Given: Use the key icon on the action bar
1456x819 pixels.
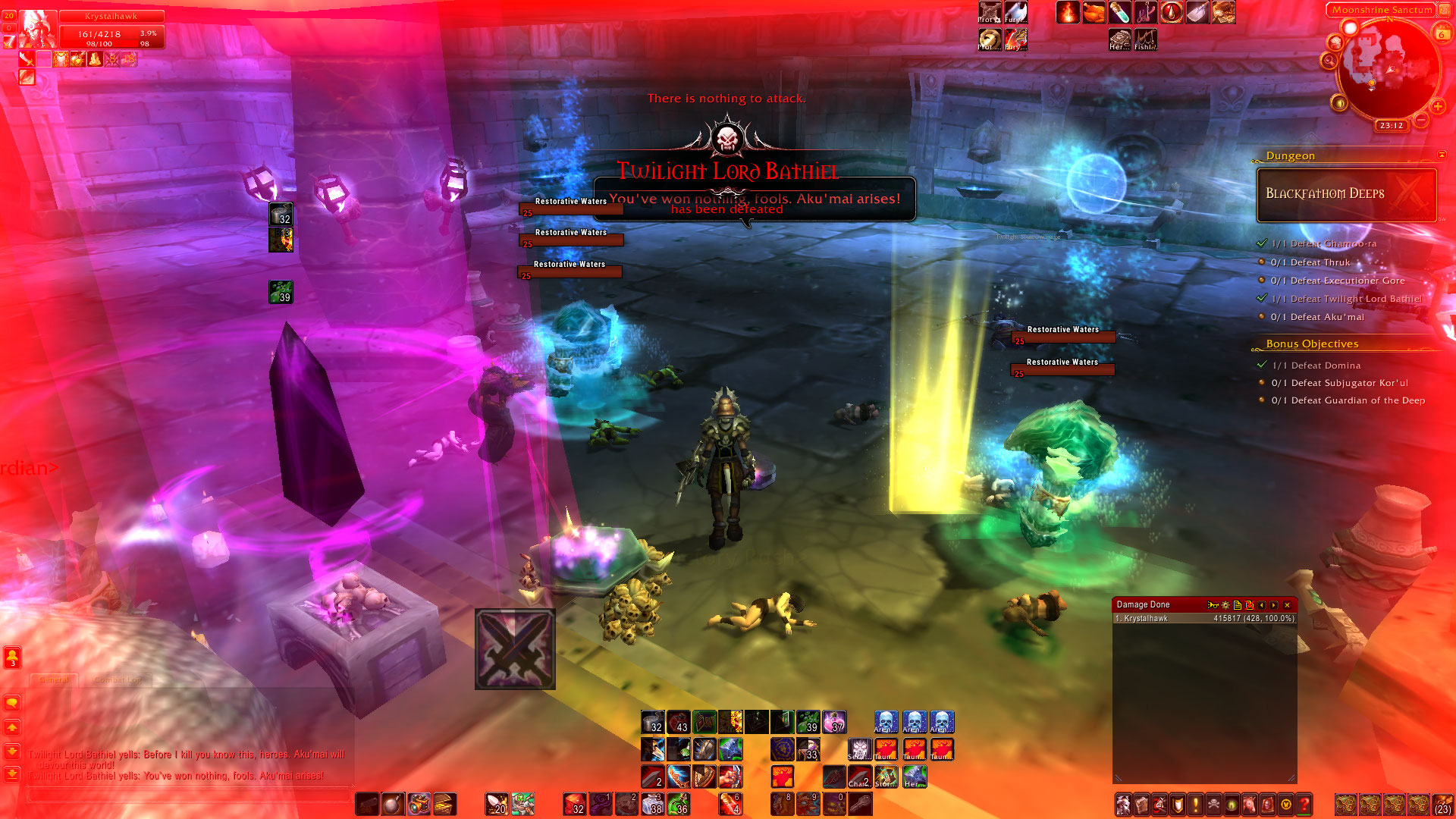Looking at the screenshot, I should click(860, 804).
